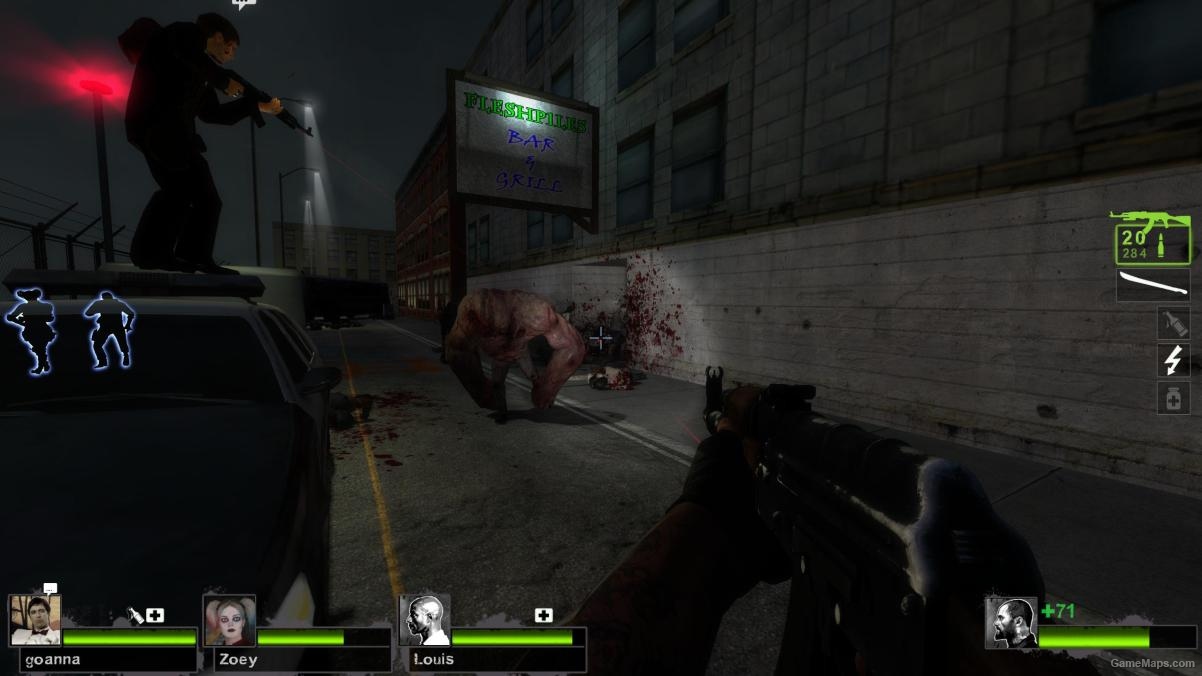The width and height of the screenshot is (1202, 676).
Task: Click Zoey's teammate portrait
Action: click(229, 621)
